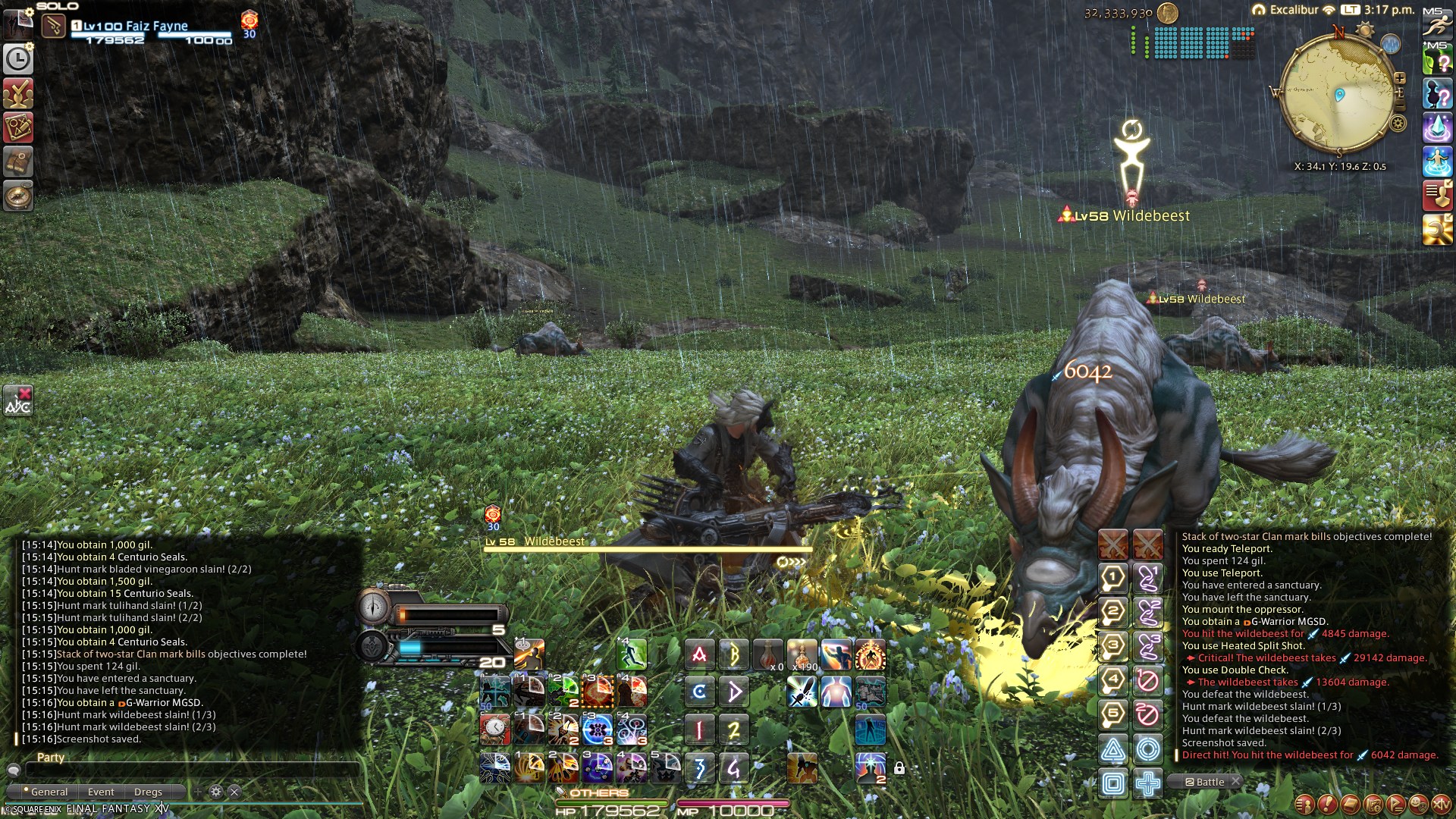The height and width of the screenshot is (819, 1456).
Task: Place the blue plus-shaped target marker
Action: 1148,783
